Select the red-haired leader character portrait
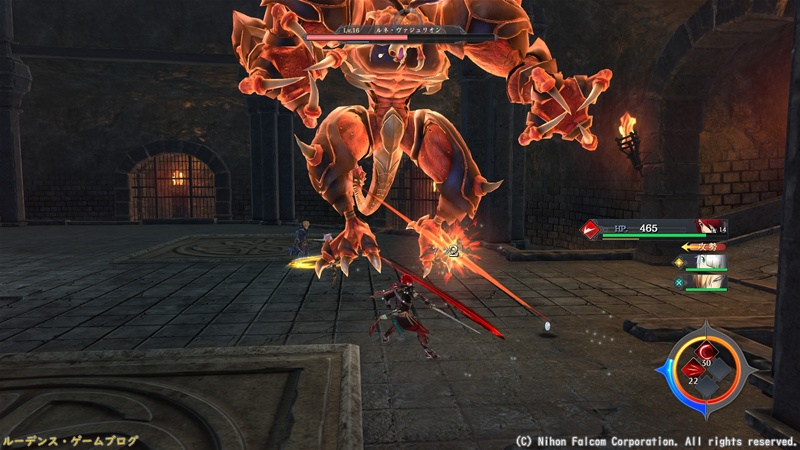 [711, 229]
